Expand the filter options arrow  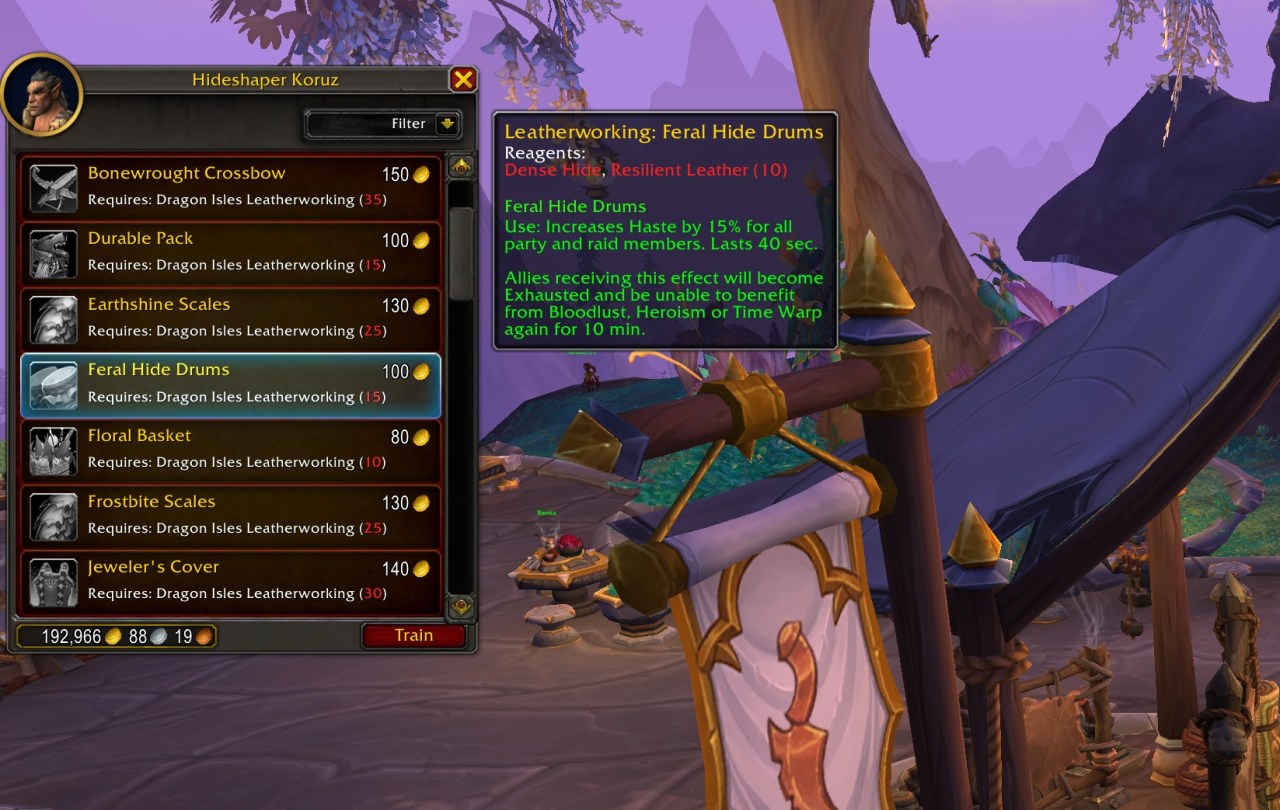(449, 124)
